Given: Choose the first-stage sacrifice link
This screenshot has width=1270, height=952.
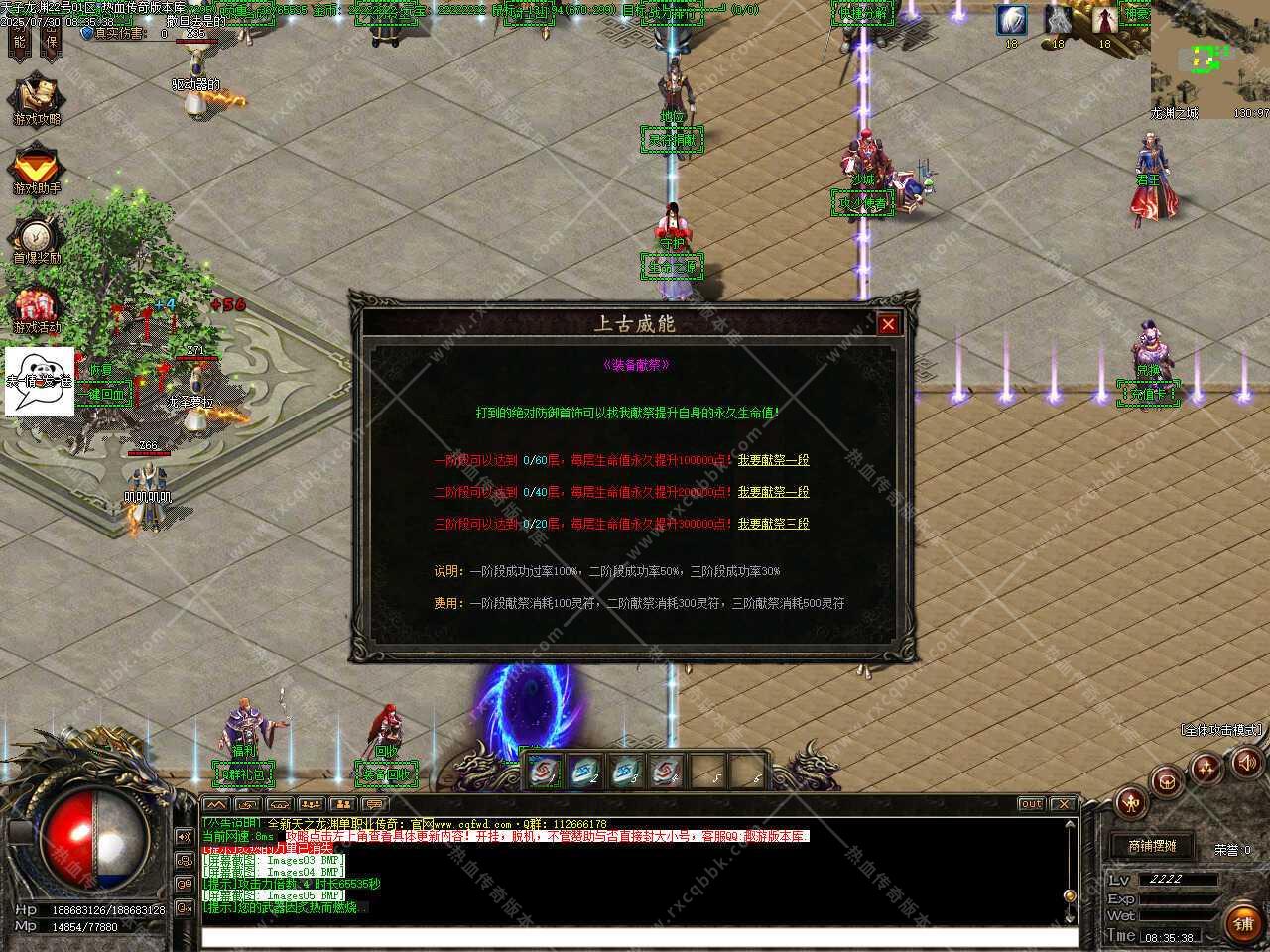Looking at the screenshot, I should pyautogui.click(x=773, y=460).
